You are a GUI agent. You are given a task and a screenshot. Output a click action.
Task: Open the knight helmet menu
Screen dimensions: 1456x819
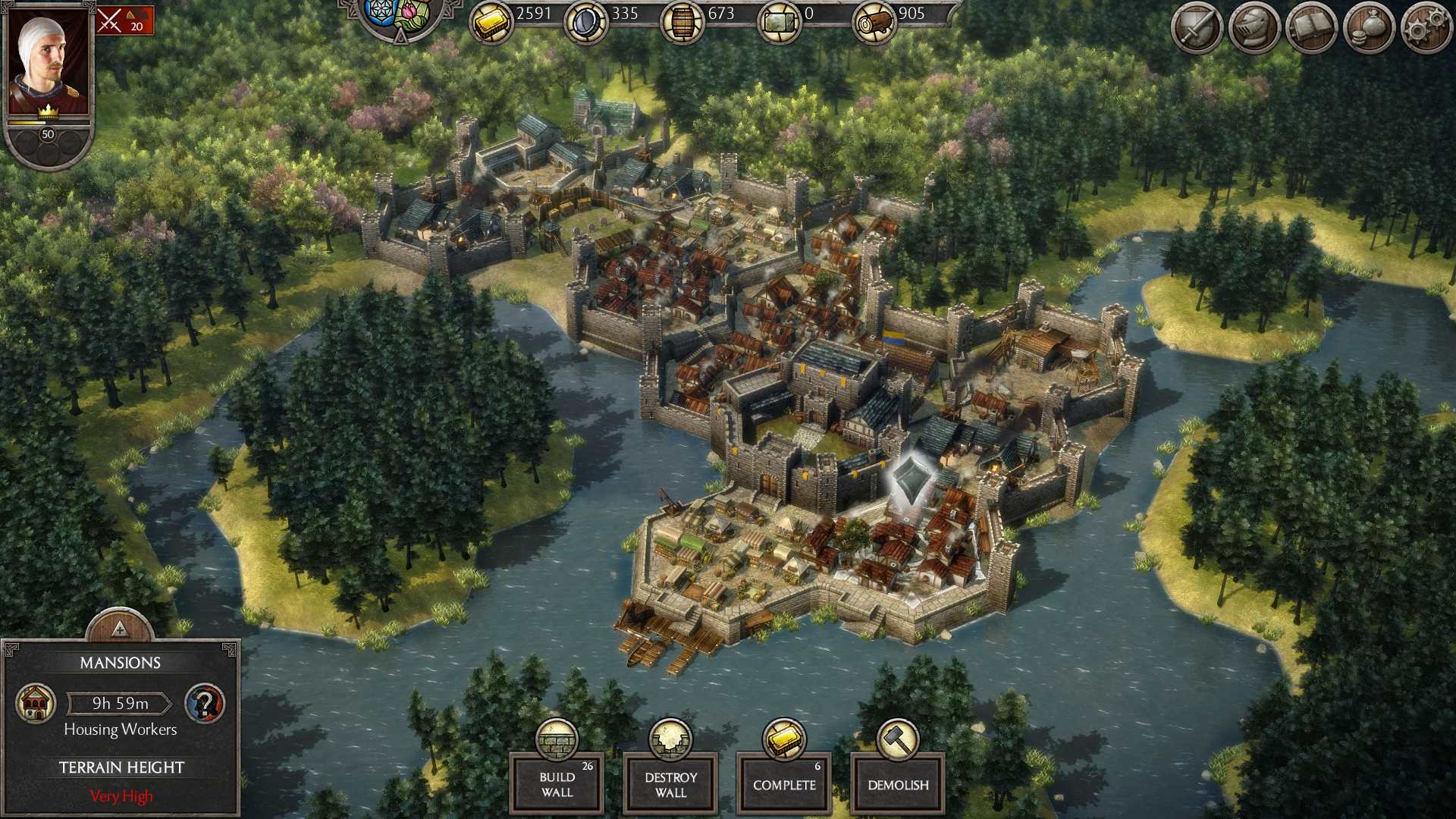point(1254,29)
